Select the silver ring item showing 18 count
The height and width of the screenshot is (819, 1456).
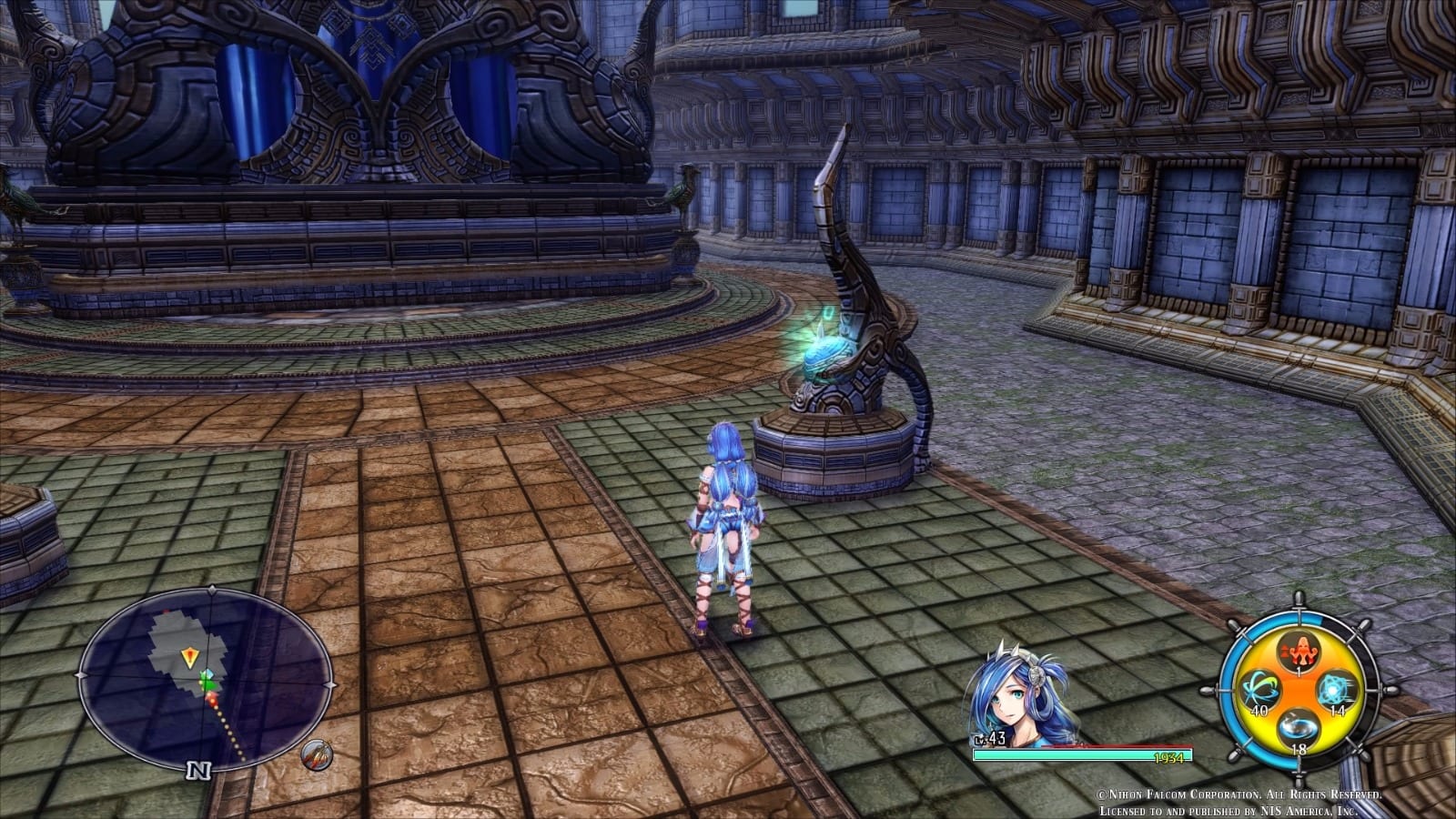tap(1299, 727)
